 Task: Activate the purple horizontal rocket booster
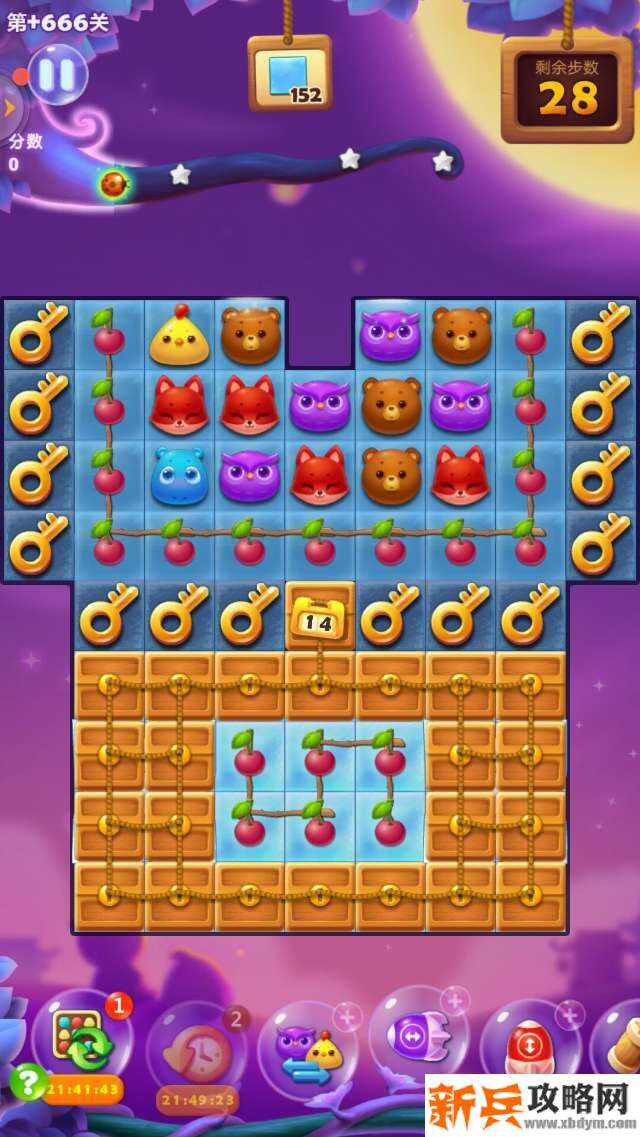[418, 1036]
